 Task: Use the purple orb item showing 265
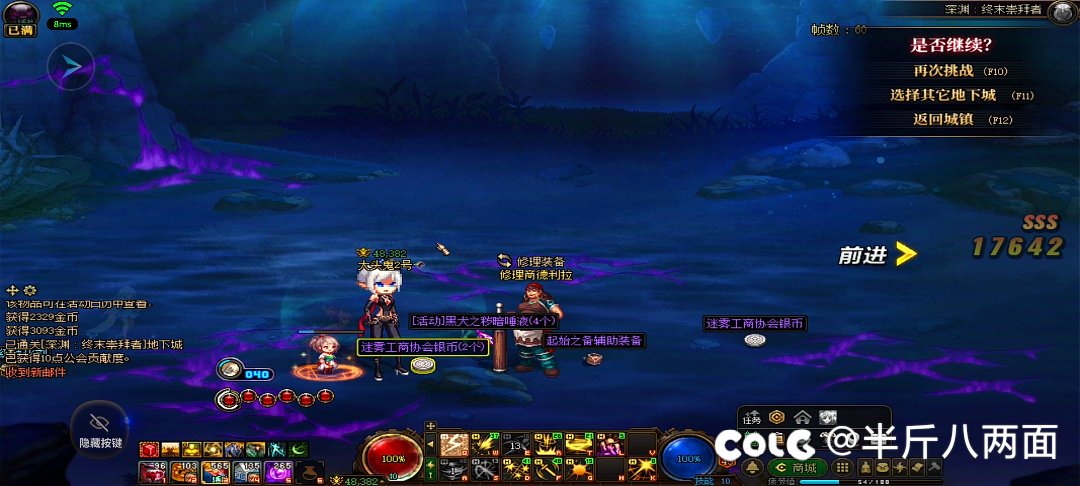(x=281, y=471)
